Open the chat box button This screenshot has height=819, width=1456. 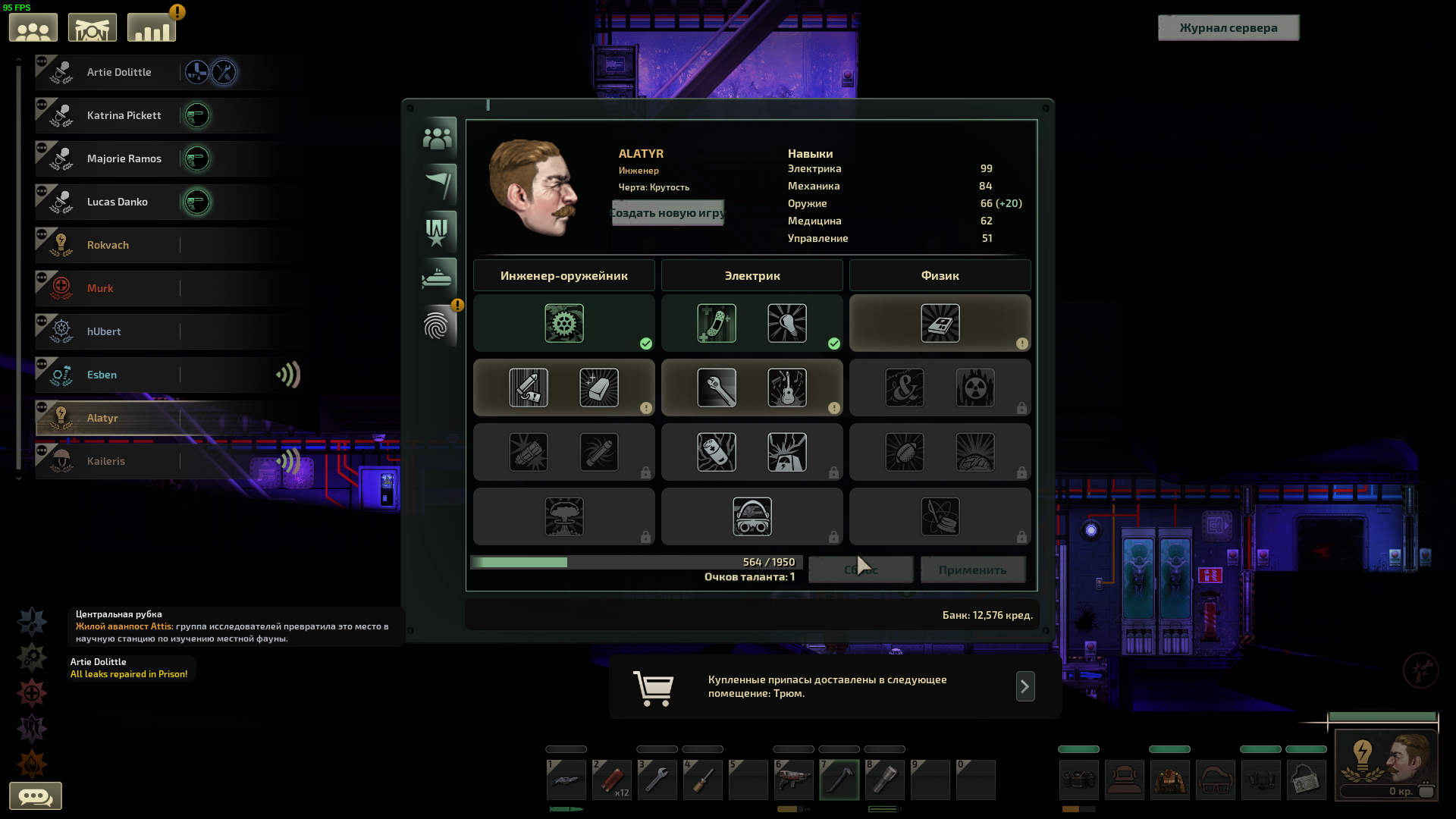click(35, 796)
